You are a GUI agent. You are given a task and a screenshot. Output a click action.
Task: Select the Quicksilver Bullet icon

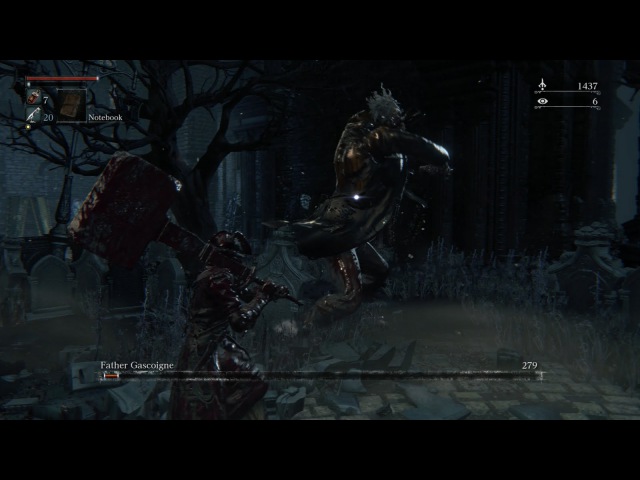pyautogui.click(x=33, y=116)
